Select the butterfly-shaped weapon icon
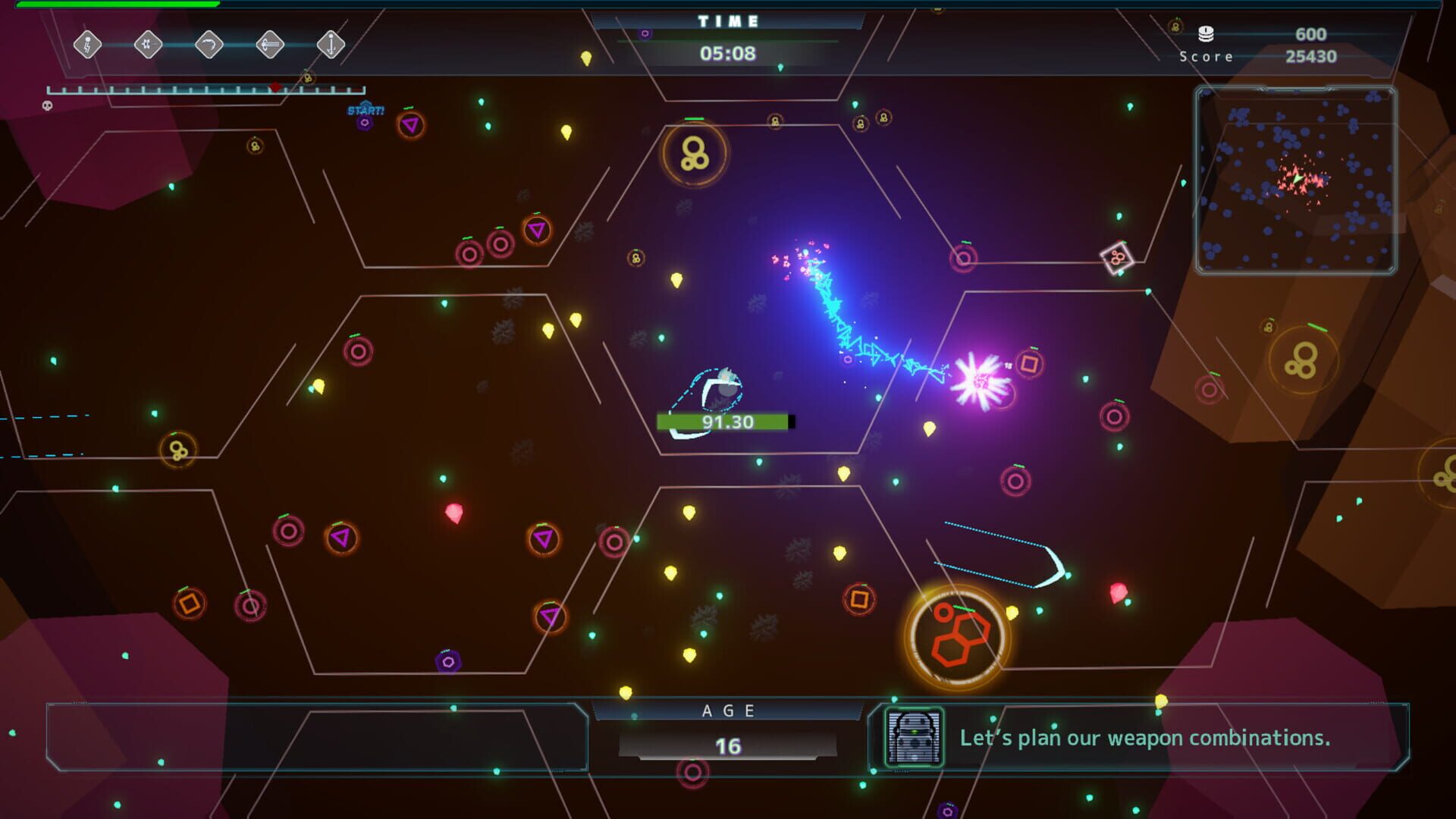The width and height of the screenshot is (1456, 819). coord(148,45)
